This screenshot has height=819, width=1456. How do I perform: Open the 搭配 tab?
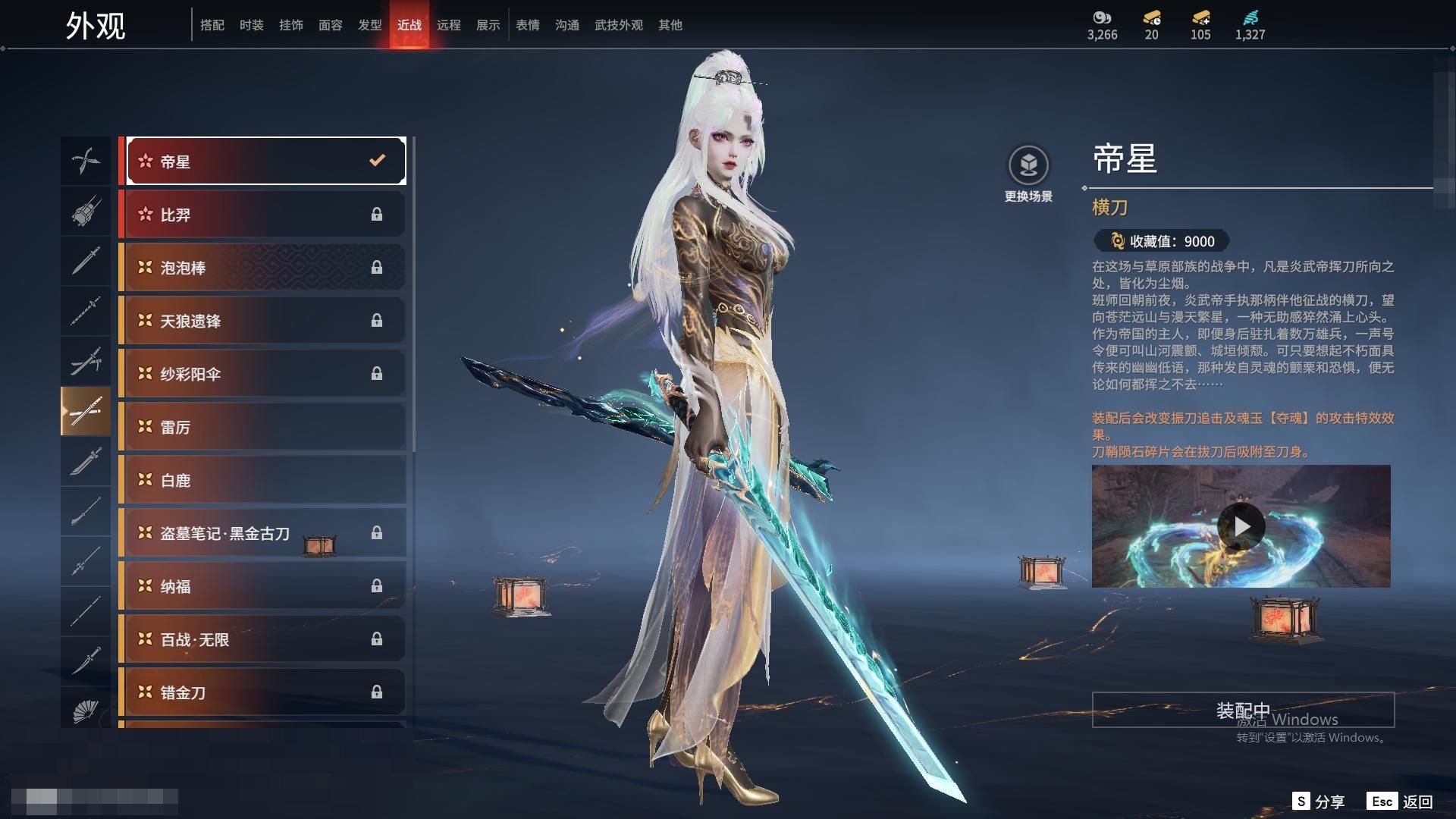(x=212, y=25)
